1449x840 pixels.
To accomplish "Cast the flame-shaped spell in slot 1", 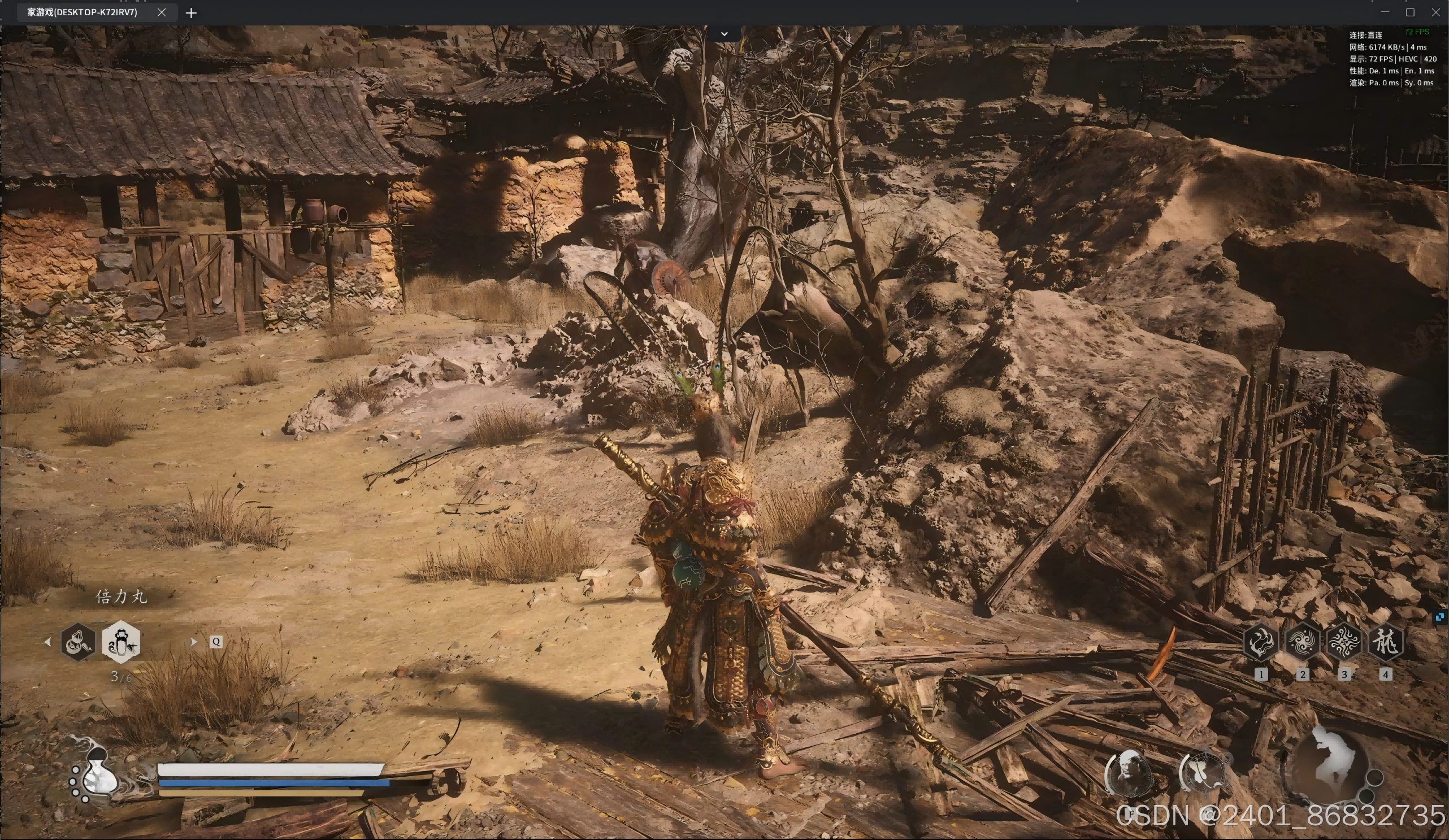I will click(1260, 642).
